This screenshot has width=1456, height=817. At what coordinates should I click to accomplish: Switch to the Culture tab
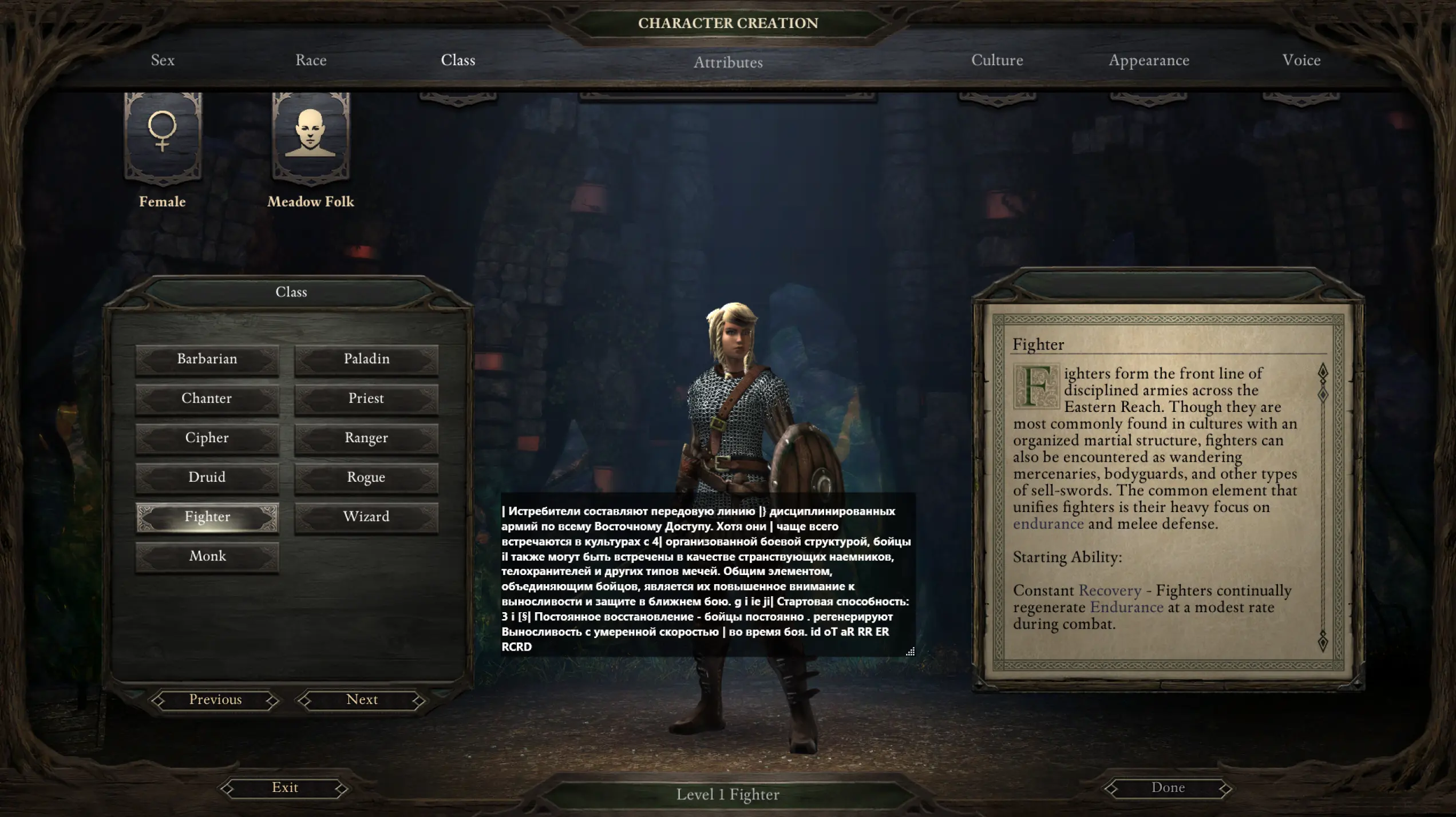997,60
